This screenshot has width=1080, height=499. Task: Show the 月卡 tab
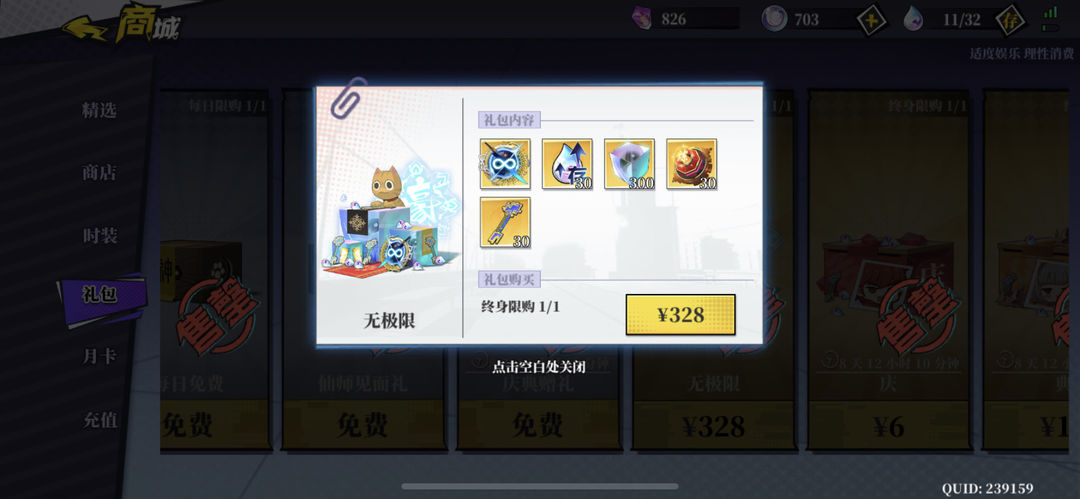pos(99,356)
